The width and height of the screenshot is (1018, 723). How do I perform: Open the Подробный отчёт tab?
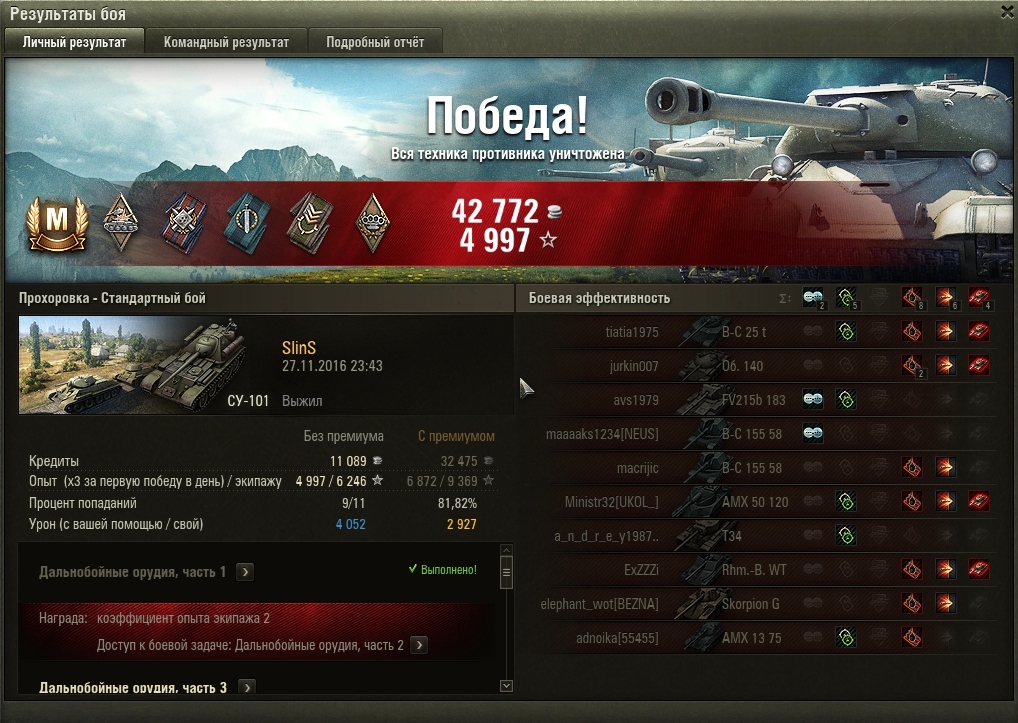pyautogui.click(x=375, y=42)
